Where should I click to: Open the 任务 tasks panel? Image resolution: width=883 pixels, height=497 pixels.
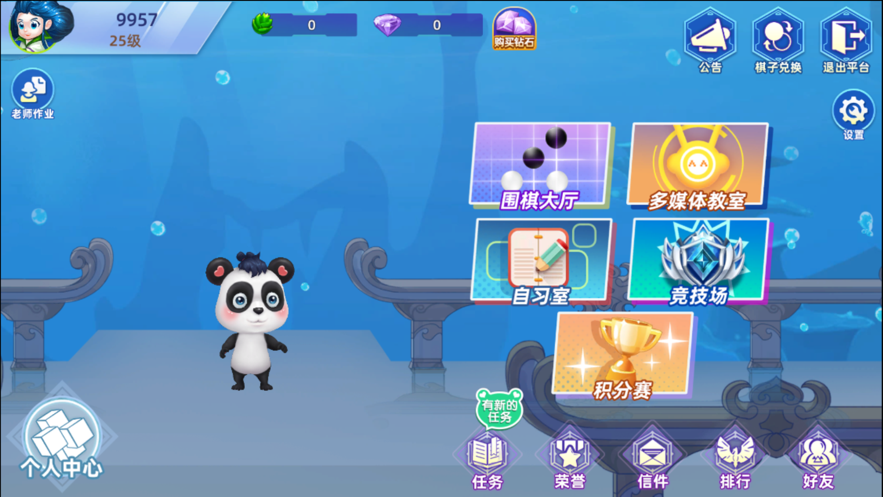click(x=487, y=462)
